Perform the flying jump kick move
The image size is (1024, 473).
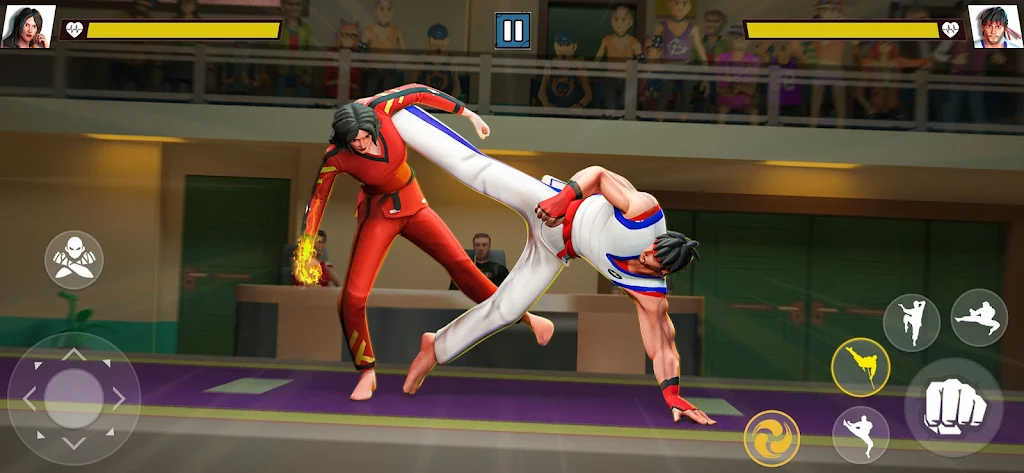[x=979, y=318]
